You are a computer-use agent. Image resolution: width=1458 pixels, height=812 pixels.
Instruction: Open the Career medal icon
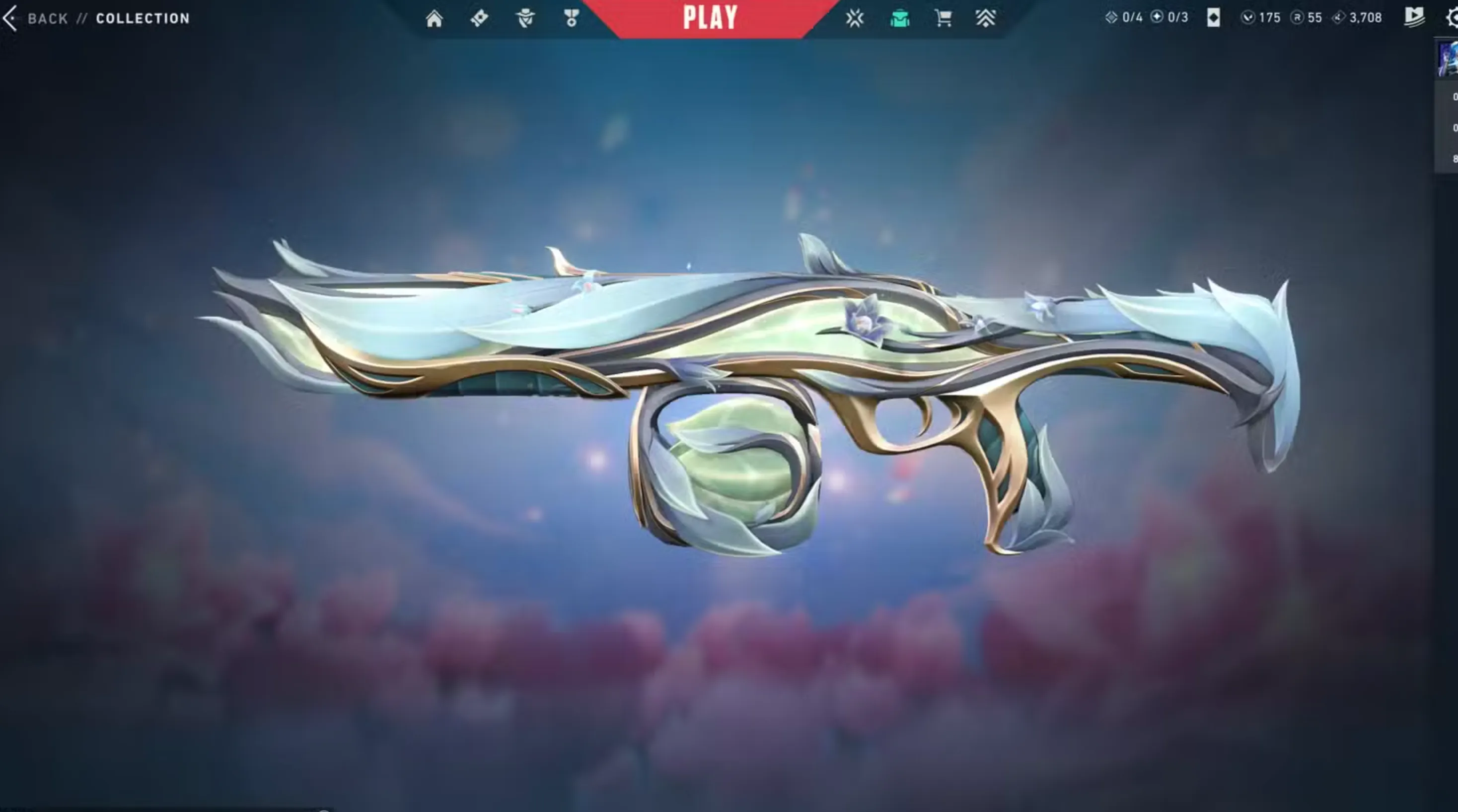pyautogui.click(x=571, y=19)
